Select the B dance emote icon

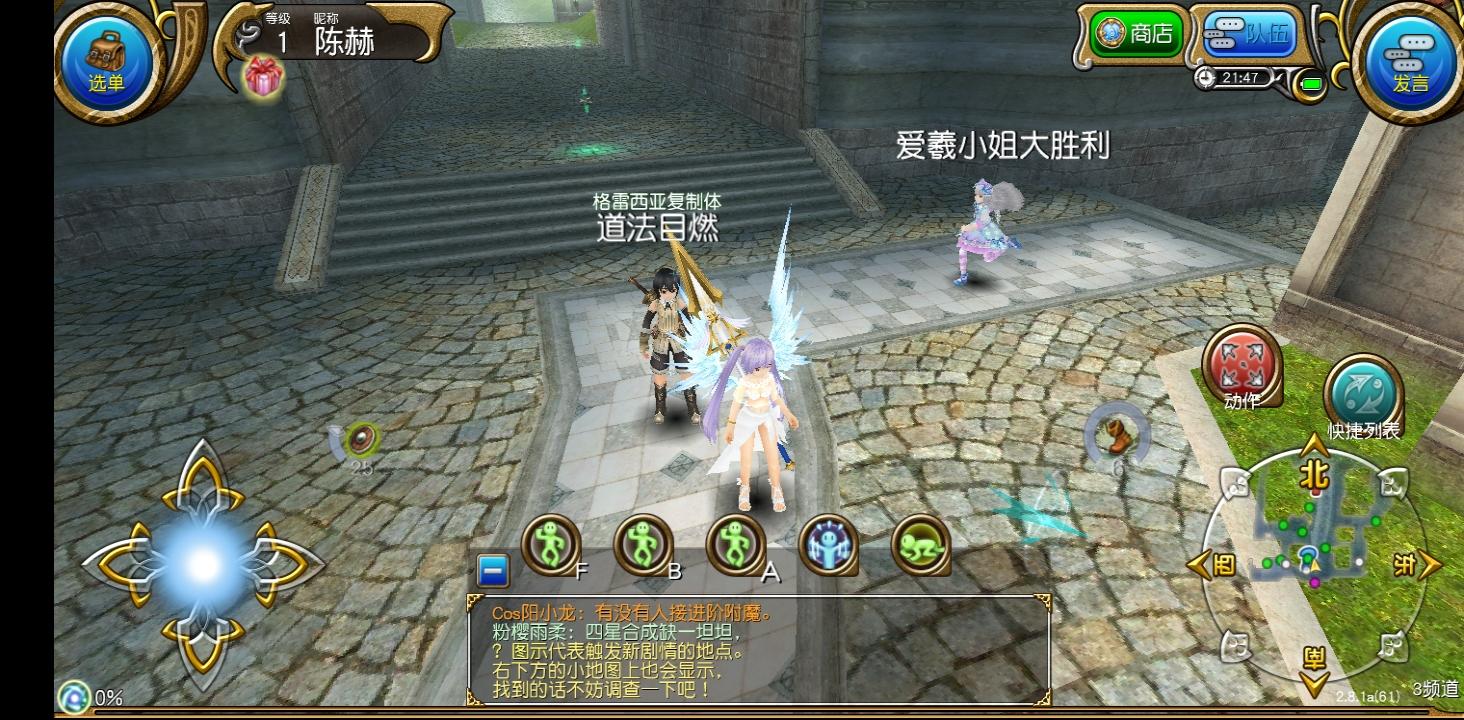point(645,543)
